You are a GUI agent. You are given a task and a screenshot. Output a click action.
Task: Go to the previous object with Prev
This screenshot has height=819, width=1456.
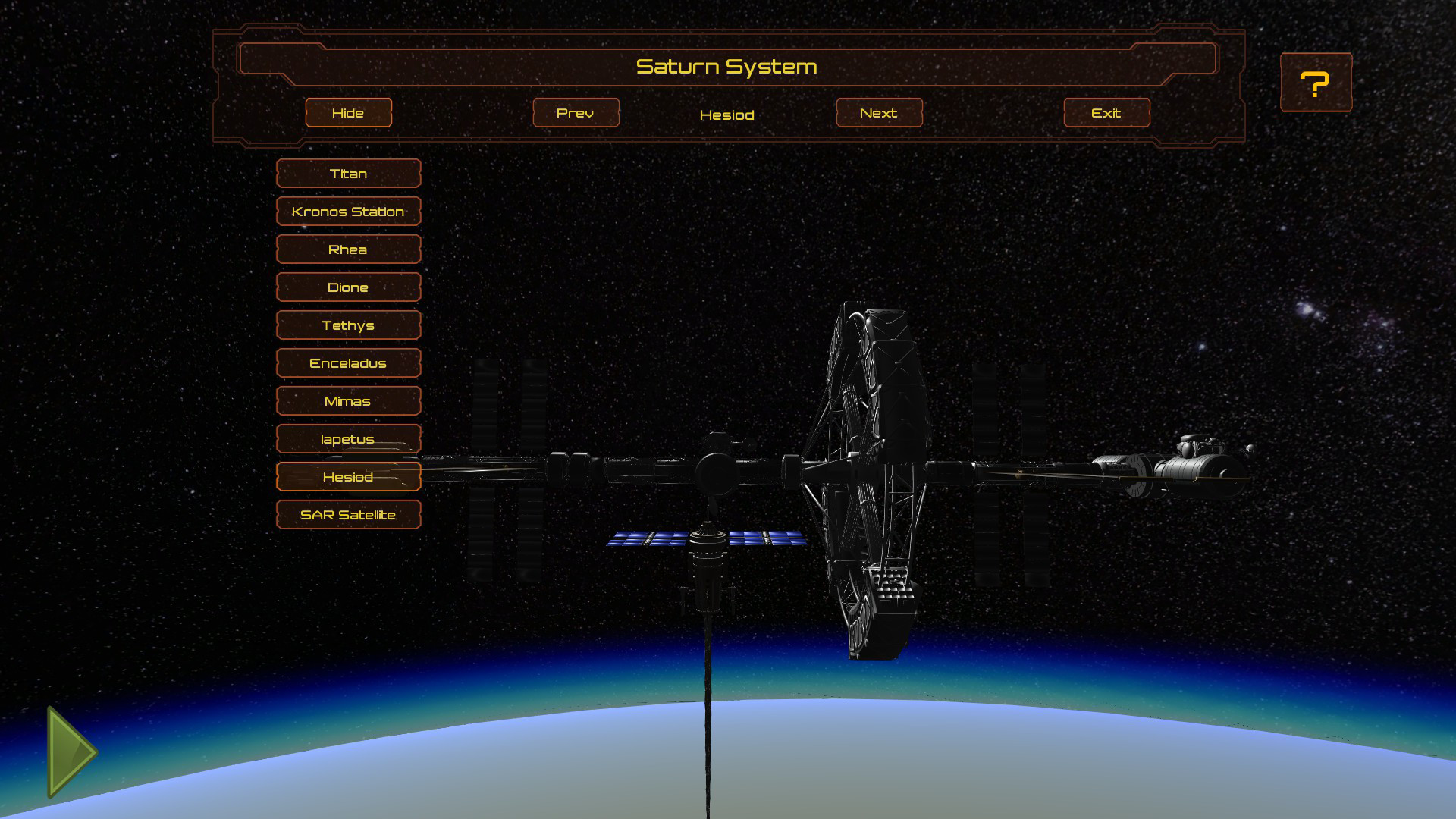(576, 112)
